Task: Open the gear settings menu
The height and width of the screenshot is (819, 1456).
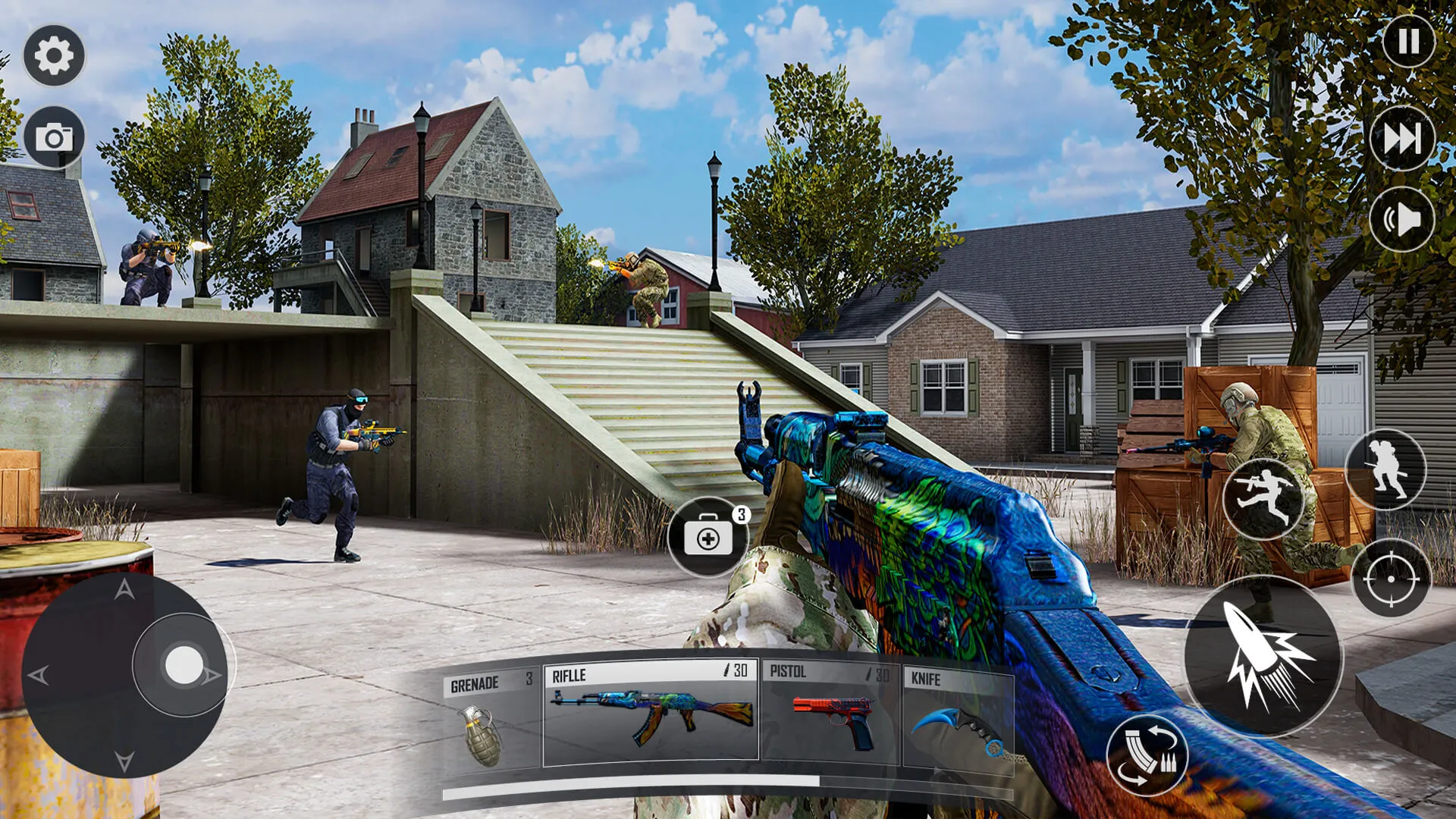Action: (54, 55)
